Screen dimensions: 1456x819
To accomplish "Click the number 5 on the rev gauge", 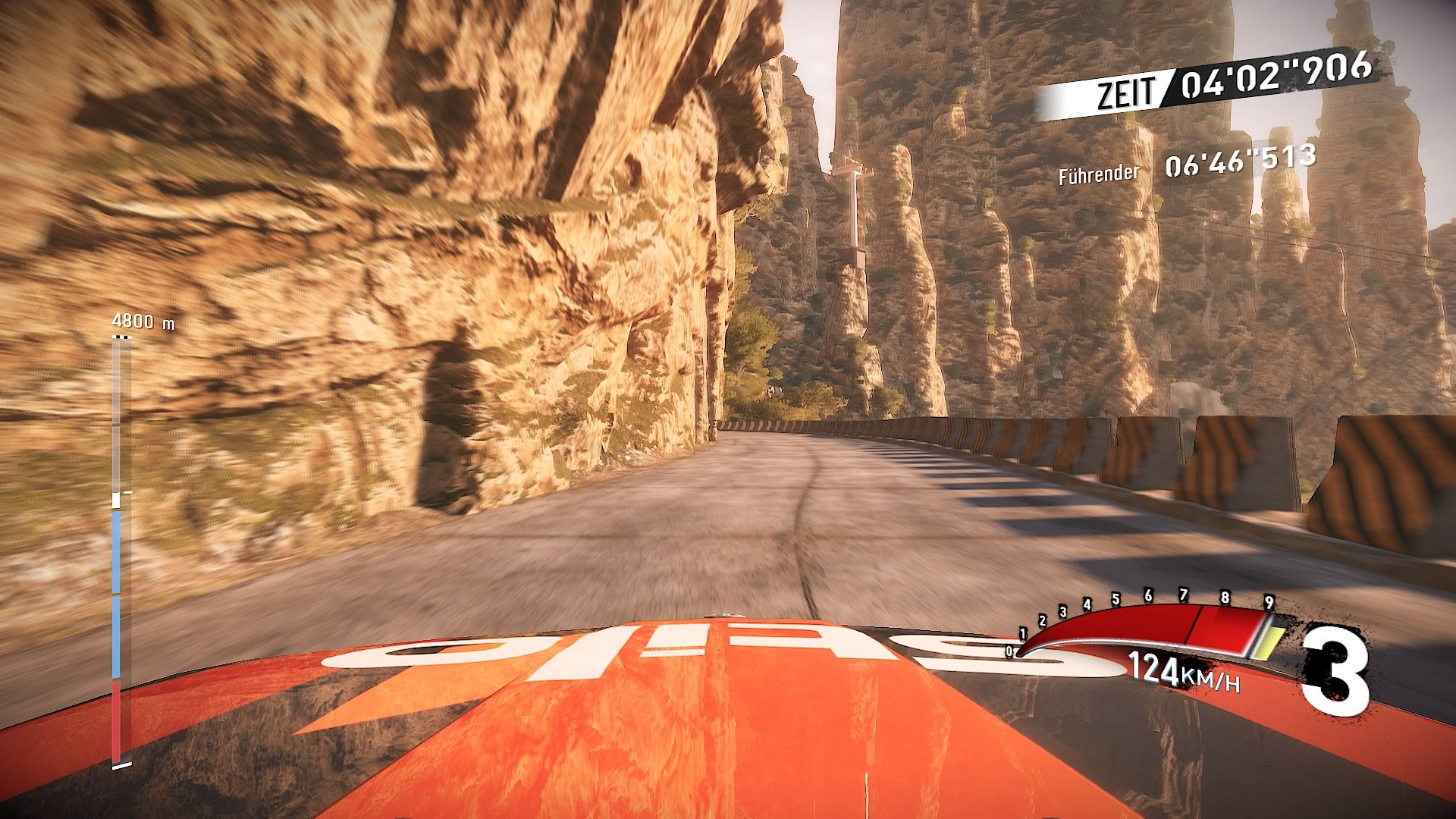I will 1116,599.
